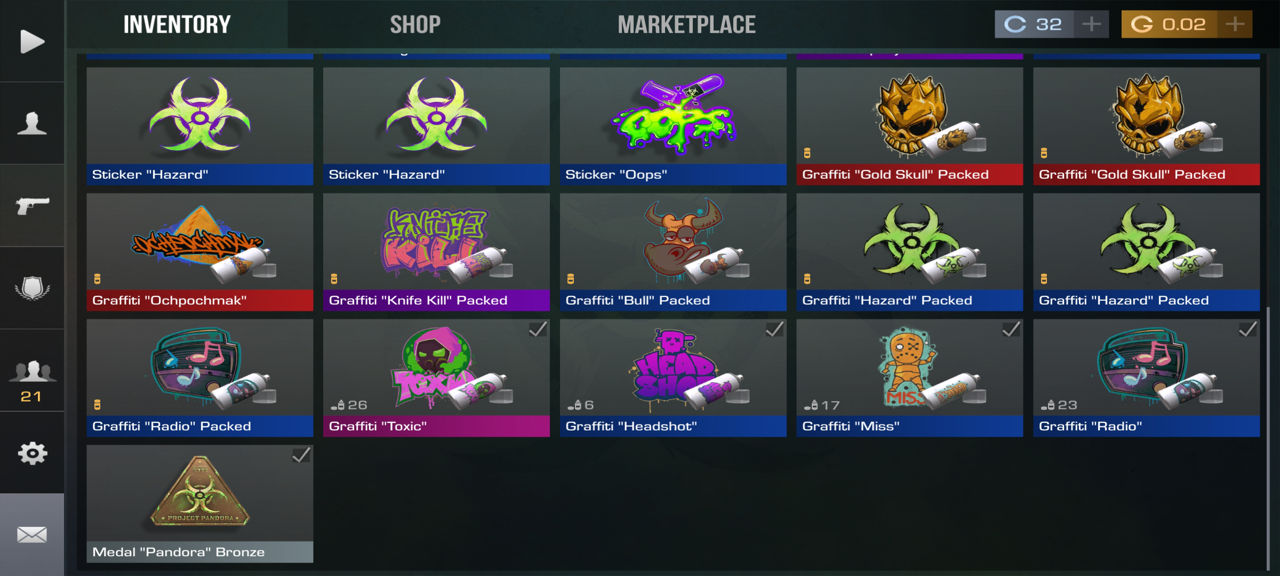1280x576 pixels.
Task: Select the Graffiti "Toxic" item
Action: click(436, 377)
